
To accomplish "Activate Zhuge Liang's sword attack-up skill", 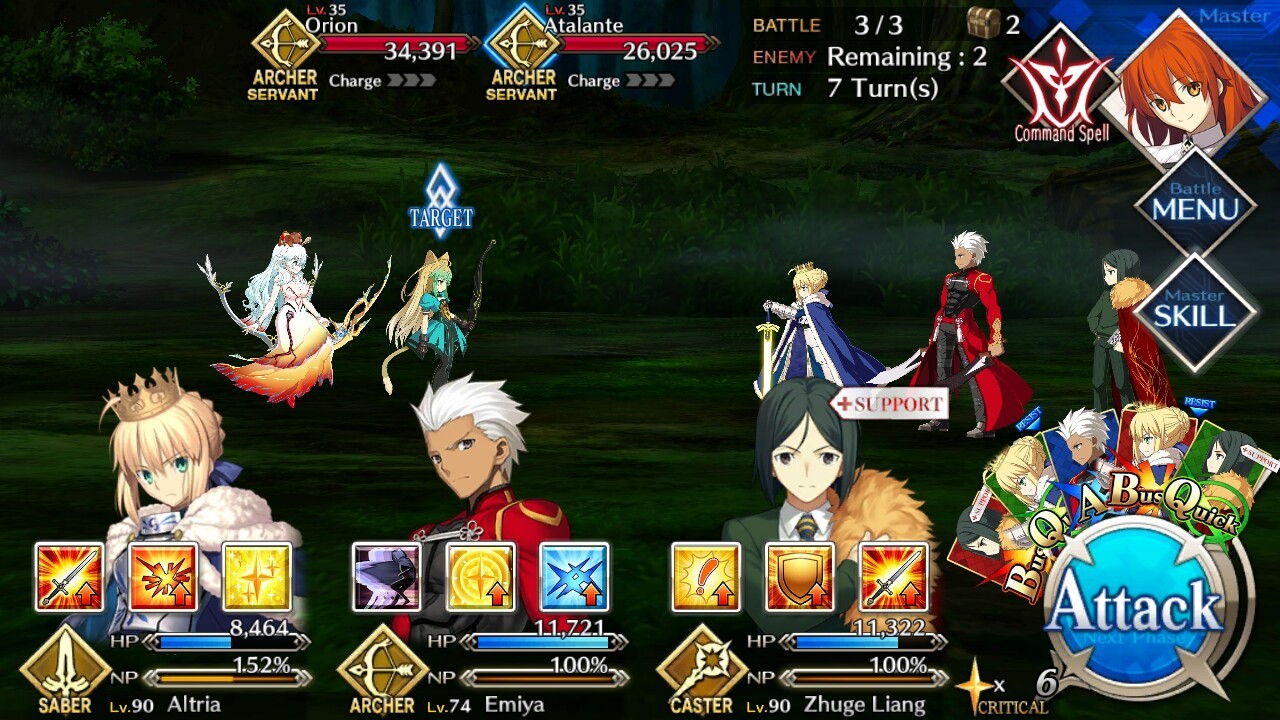I will (x=893, y=577).
